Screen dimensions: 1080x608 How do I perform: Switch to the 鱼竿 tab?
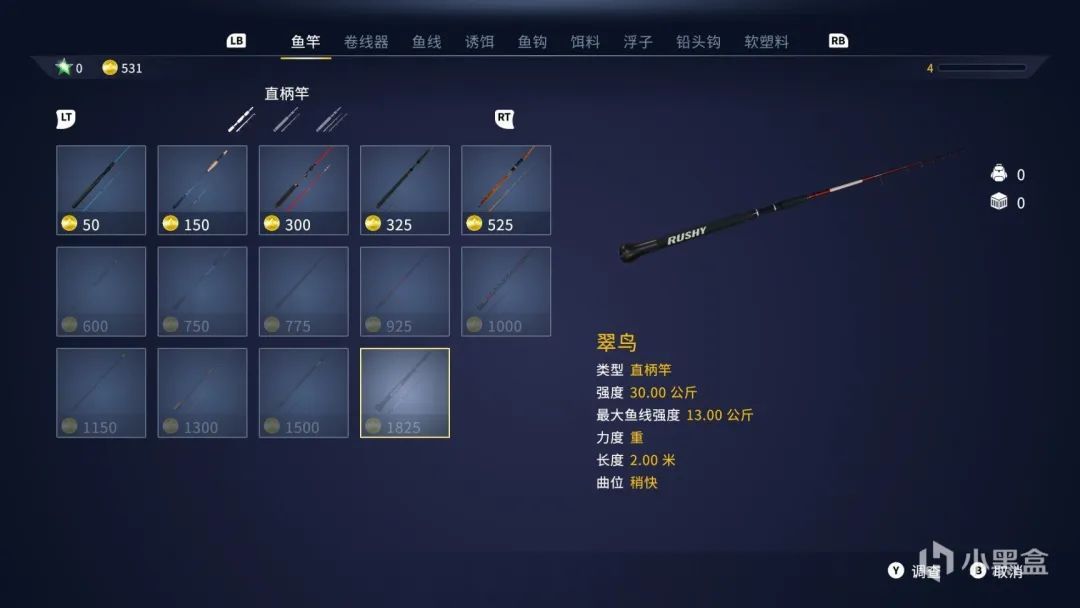305,42
